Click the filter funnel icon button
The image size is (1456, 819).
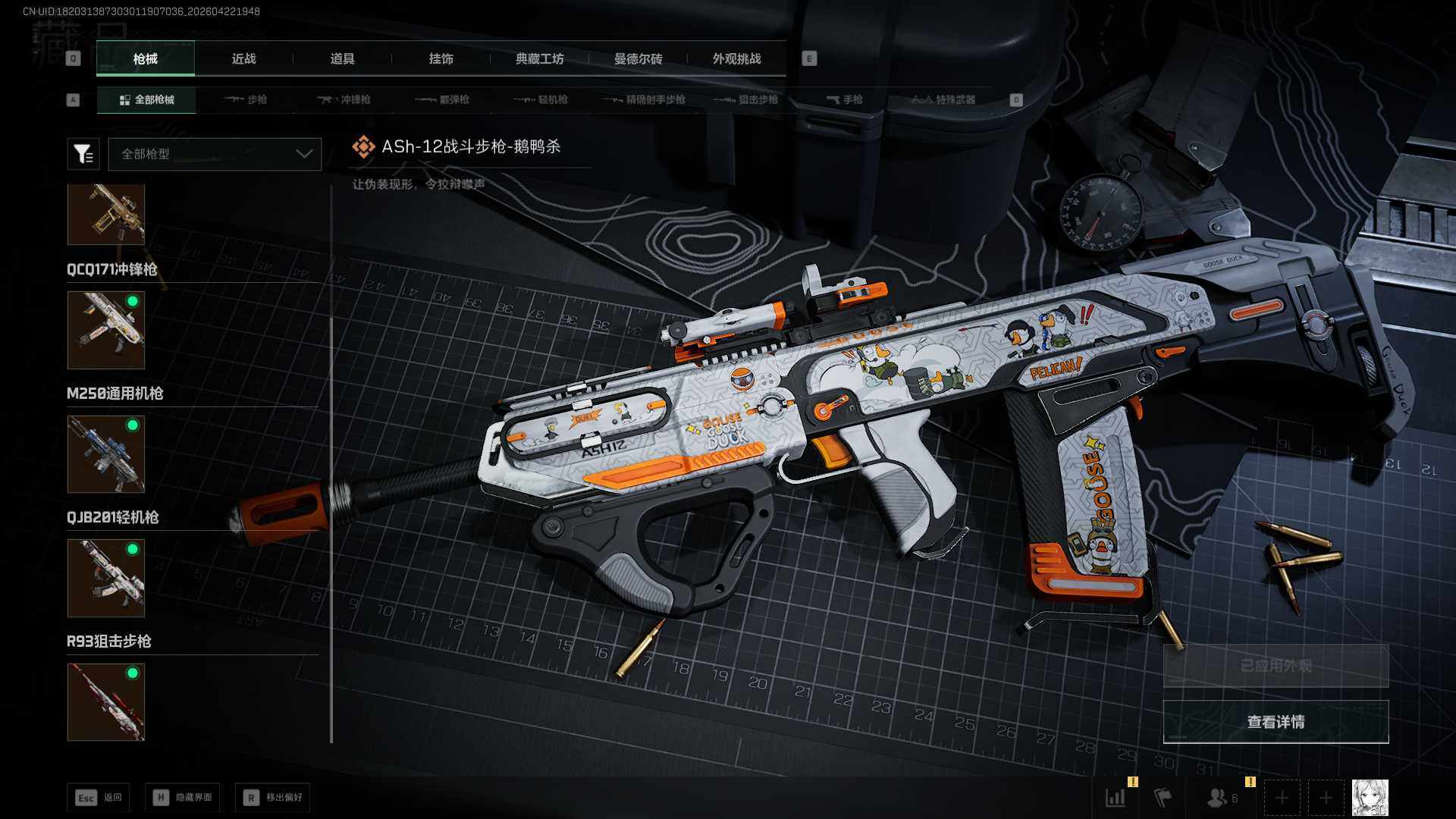click(x=83, y=154)
